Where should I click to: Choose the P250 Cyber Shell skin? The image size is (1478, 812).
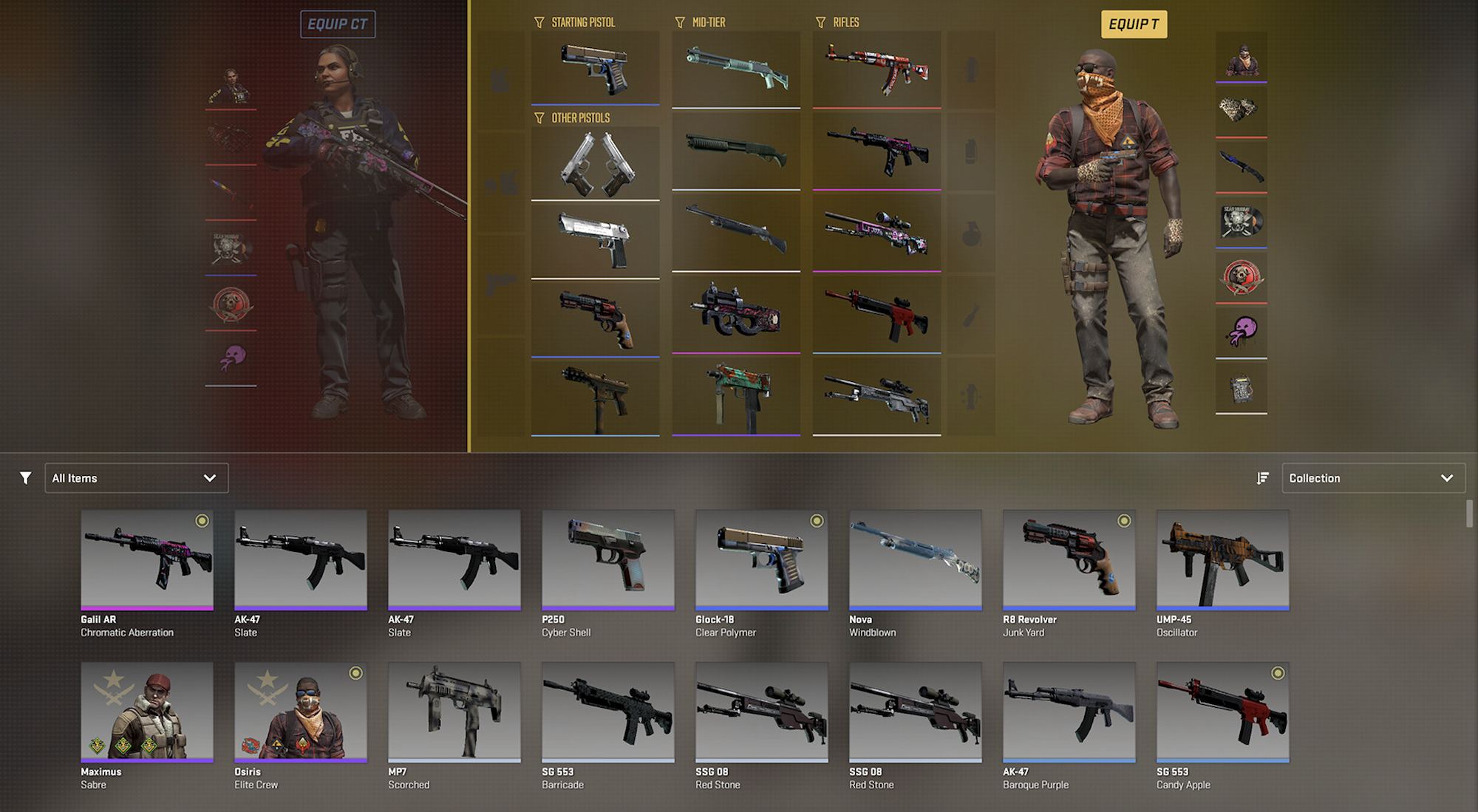[x=607, y=560]
